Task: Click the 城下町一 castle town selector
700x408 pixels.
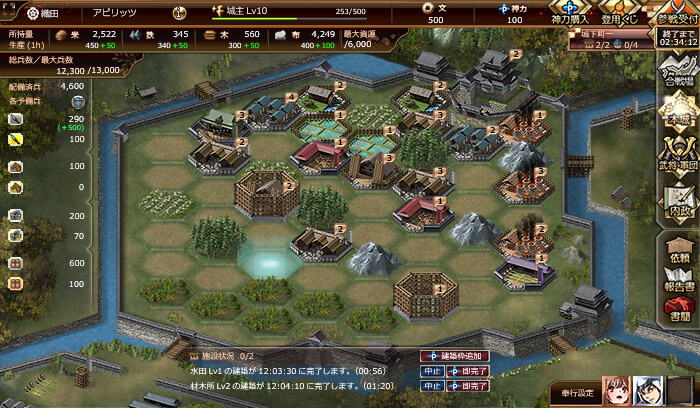Action: (588, 32)
